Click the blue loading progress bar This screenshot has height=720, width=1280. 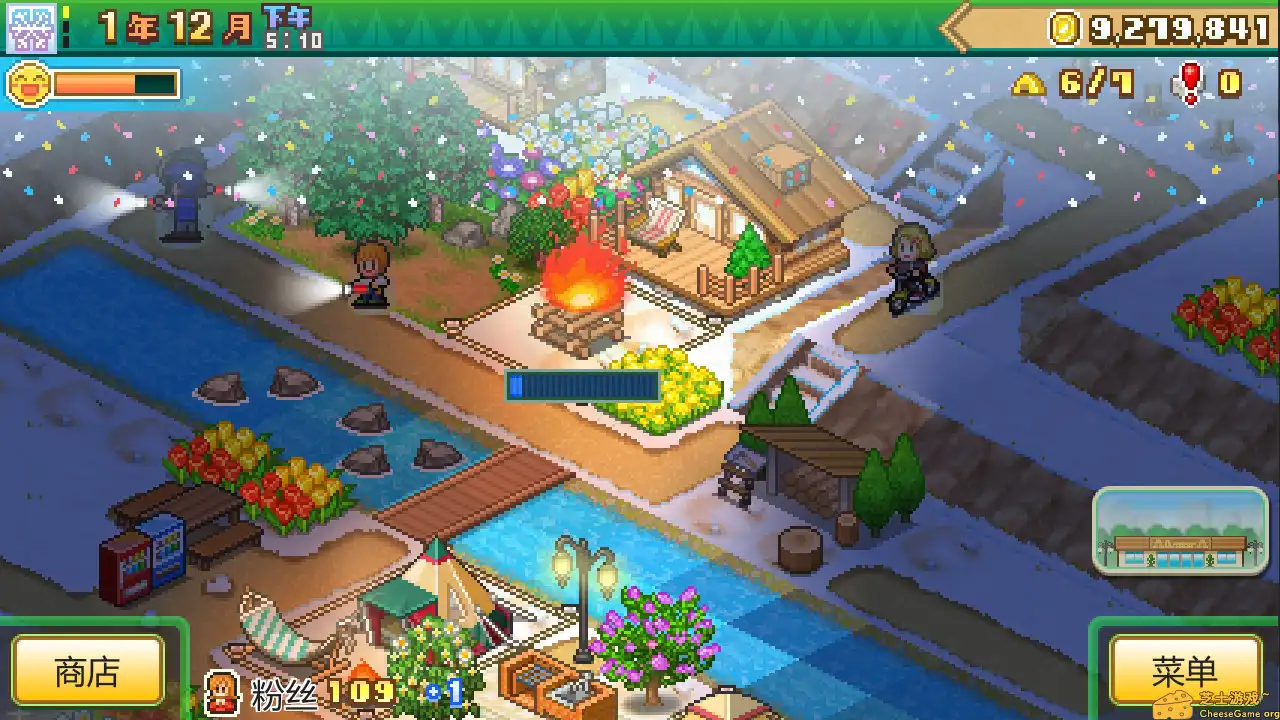tap(580, 385)
